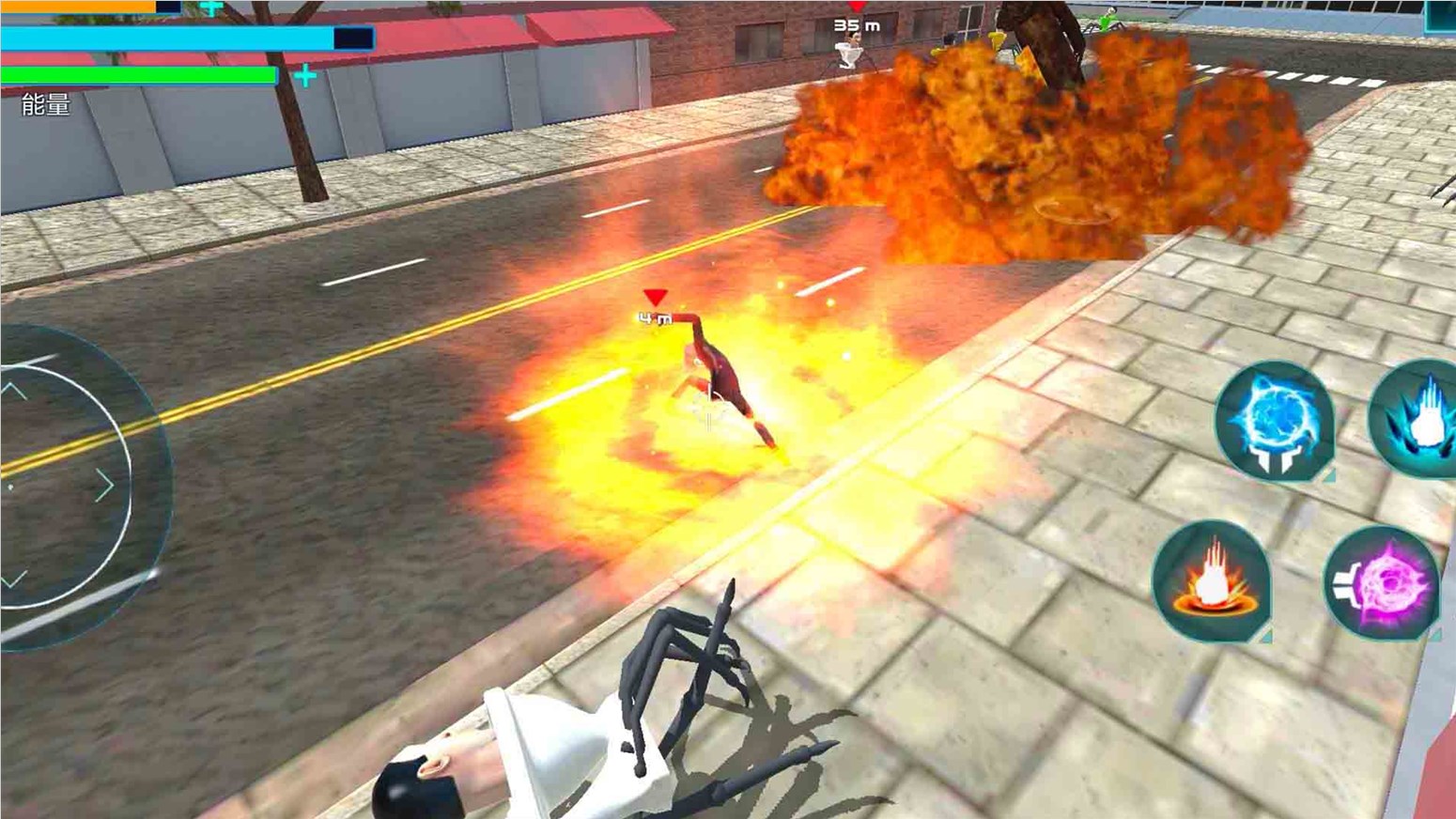1456x819 pixels.
Task: Fire the purple energy orb skill
Action: [x=1382, y=584]
